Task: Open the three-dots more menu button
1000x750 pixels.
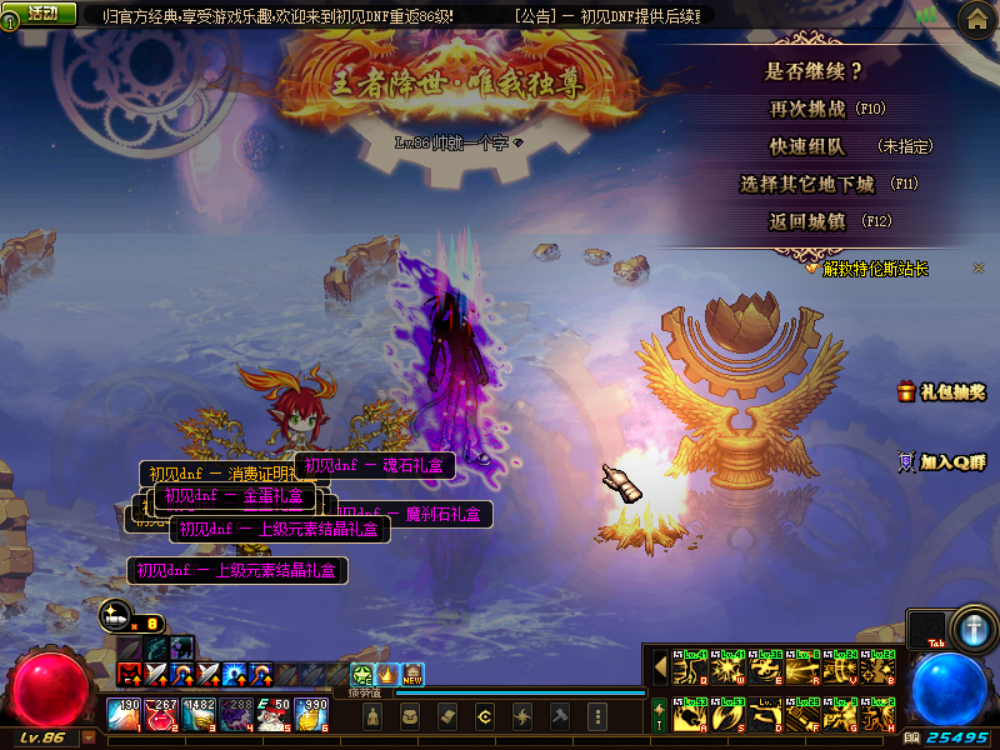Action: coord(597,716)
